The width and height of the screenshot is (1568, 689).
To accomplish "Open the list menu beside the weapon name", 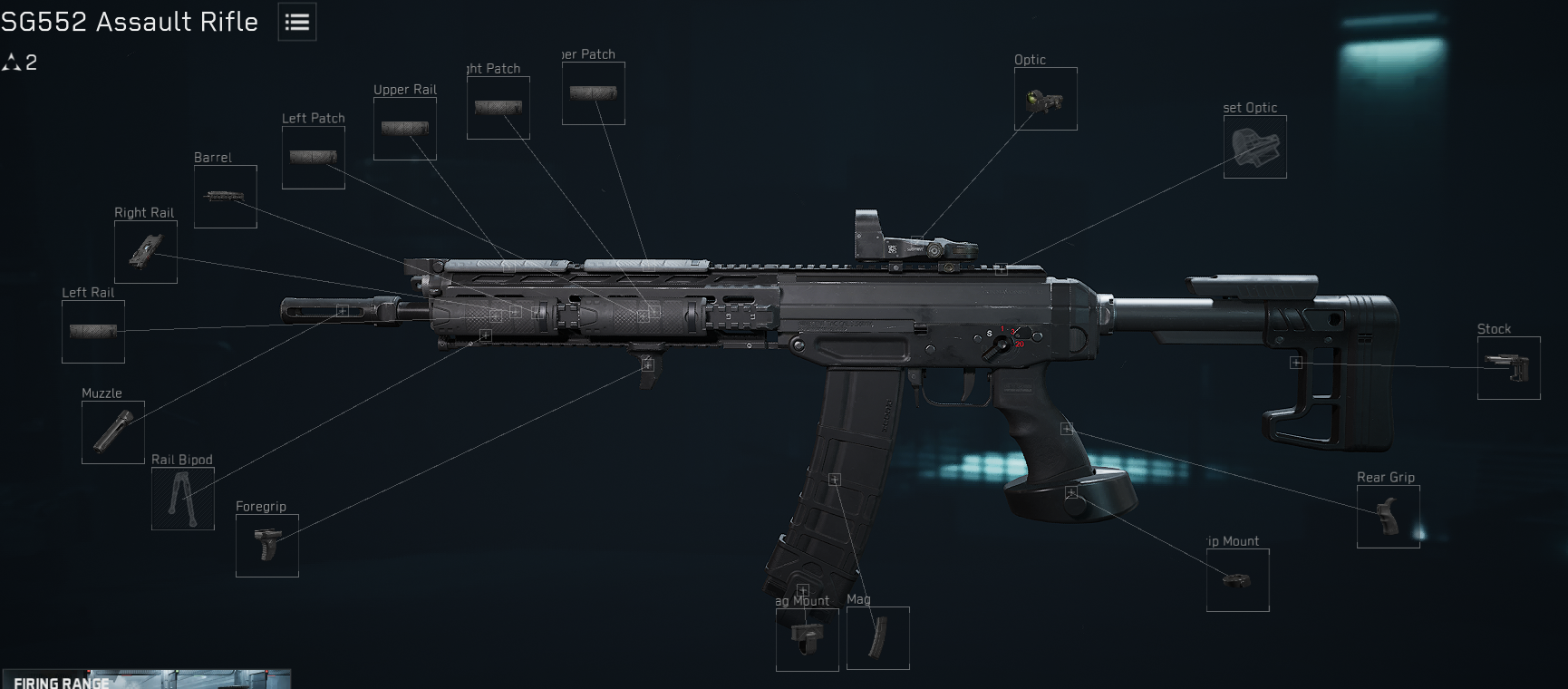I will pos(297,23).
